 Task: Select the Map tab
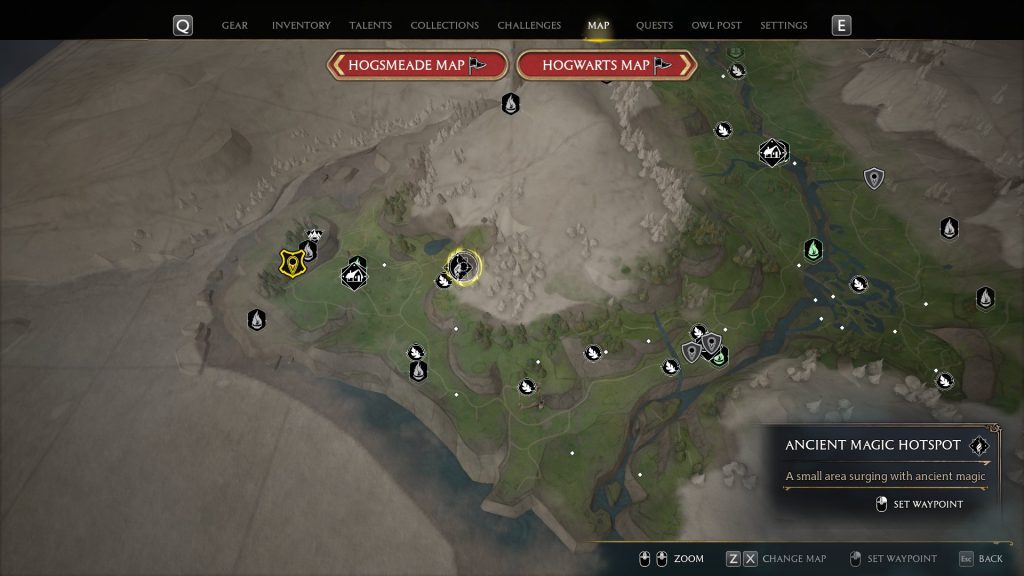[598, 25]
